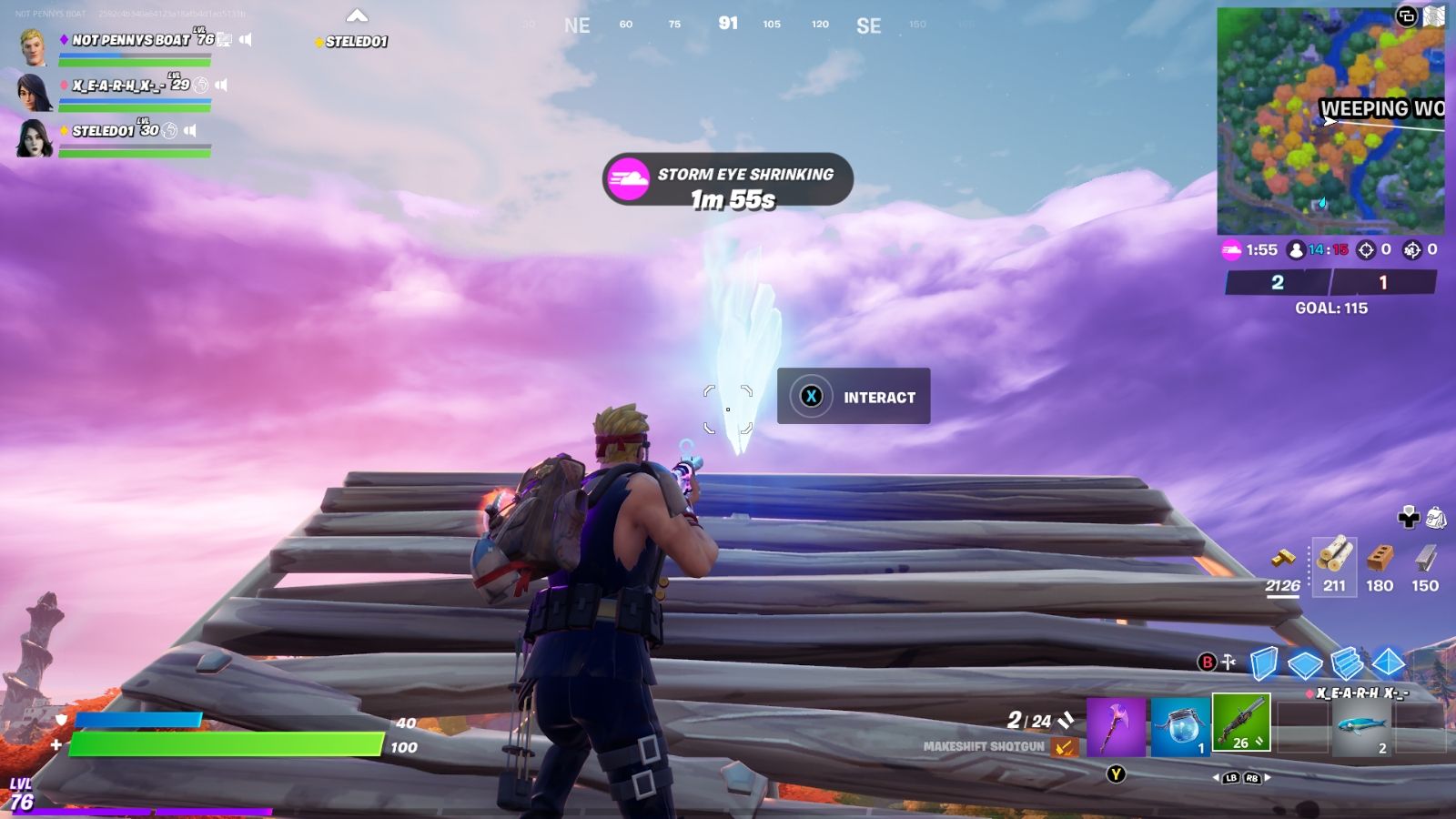Choose the floor building piece
Viewport: 1456px width, 819px height.
click(1305, 664)
